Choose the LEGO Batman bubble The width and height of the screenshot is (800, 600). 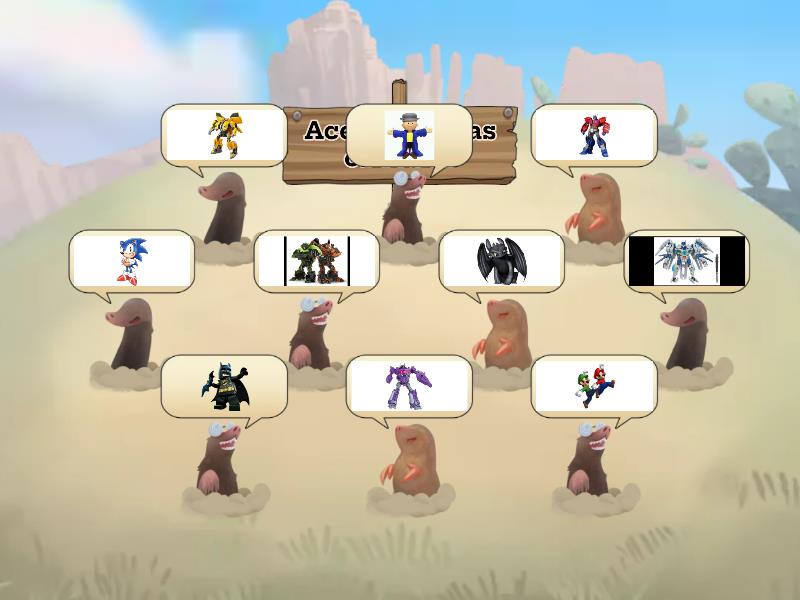click(224, 386)
